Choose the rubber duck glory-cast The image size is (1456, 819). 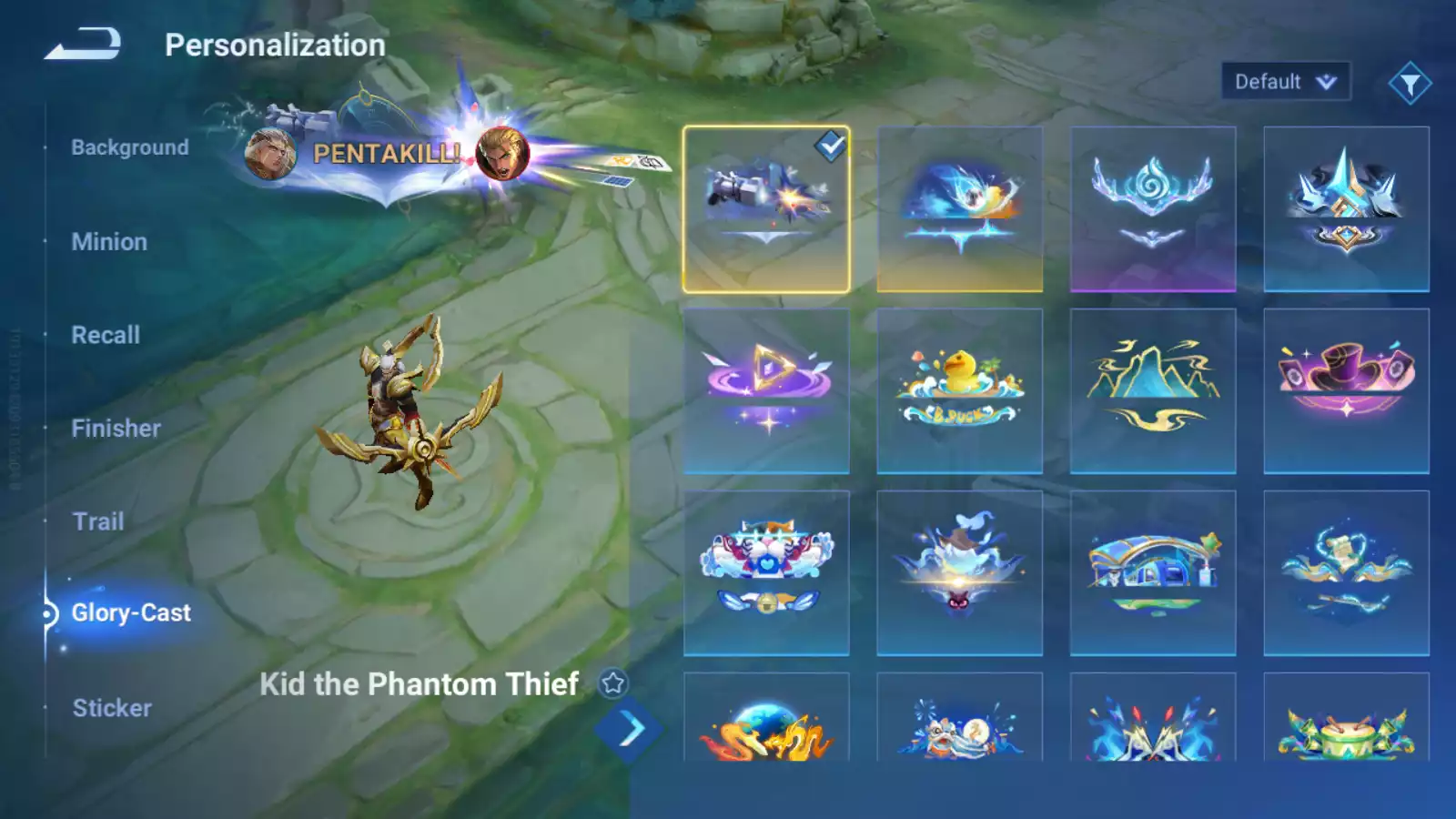click(959, 391)
